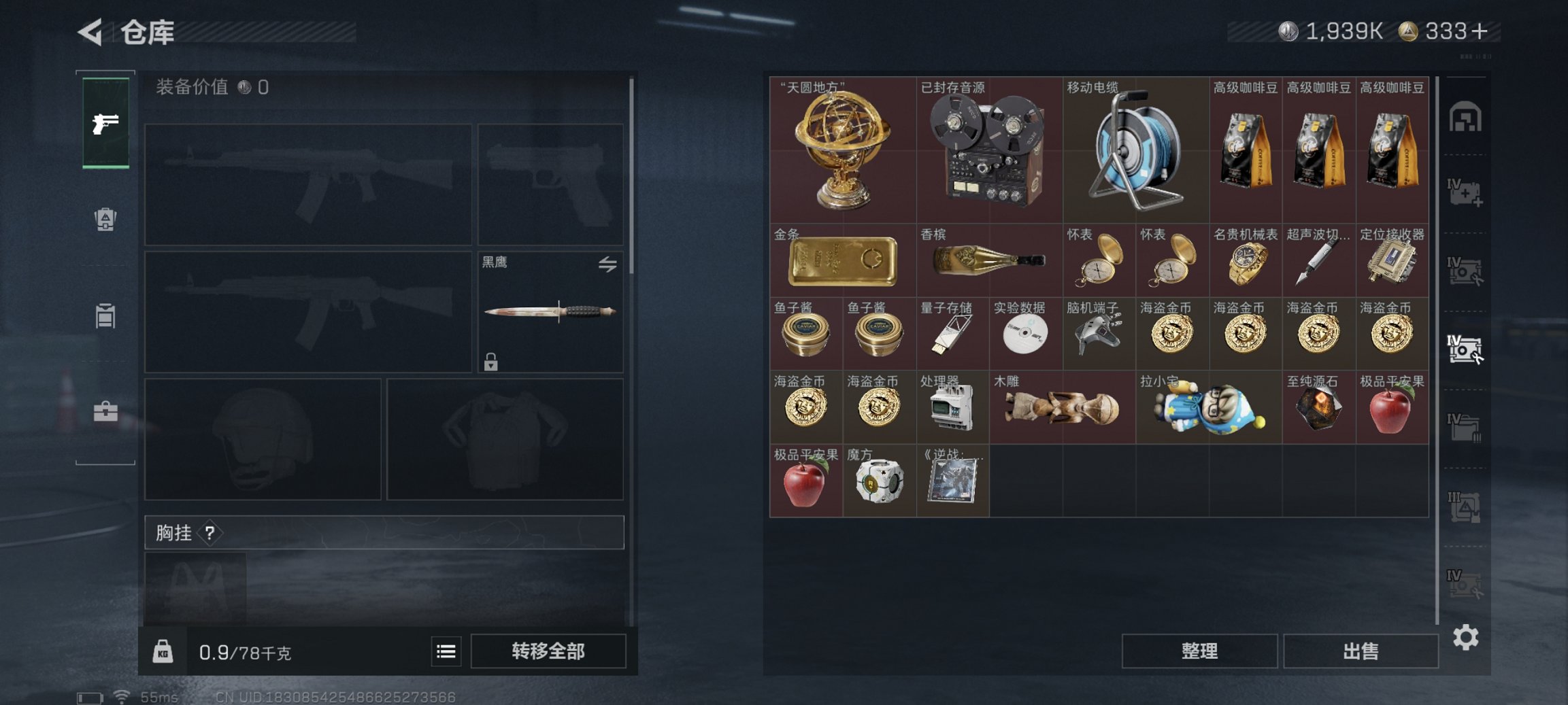Select the weapons tab with pistol icon
The height and width of the screenshot is (705, 1568).
click(x=105, y=124)
